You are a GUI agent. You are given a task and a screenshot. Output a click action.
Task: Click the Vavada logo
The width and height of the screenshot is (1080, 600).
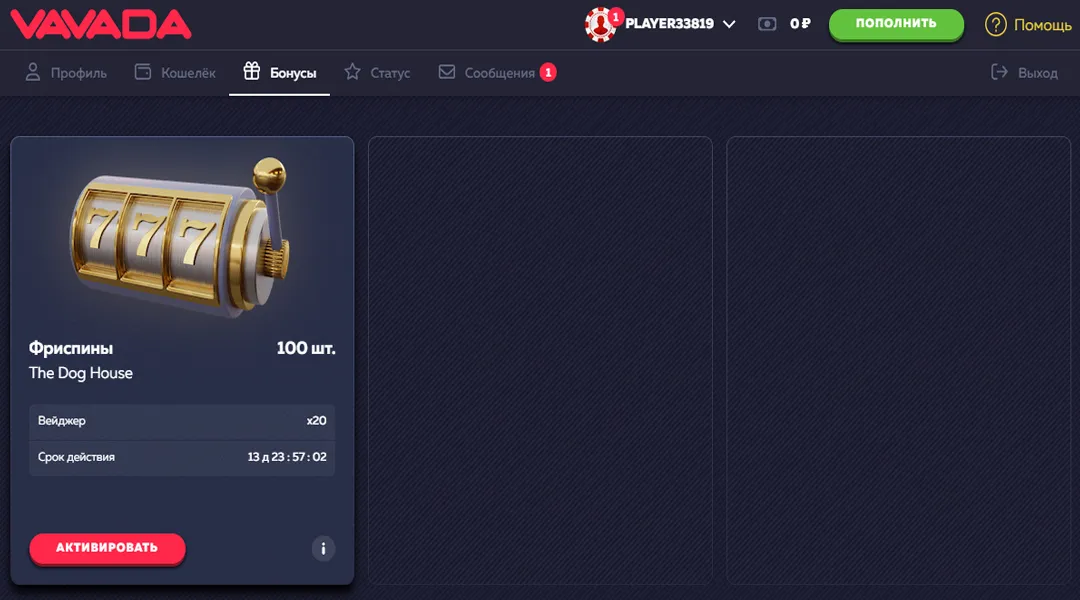tap(100, 24)
